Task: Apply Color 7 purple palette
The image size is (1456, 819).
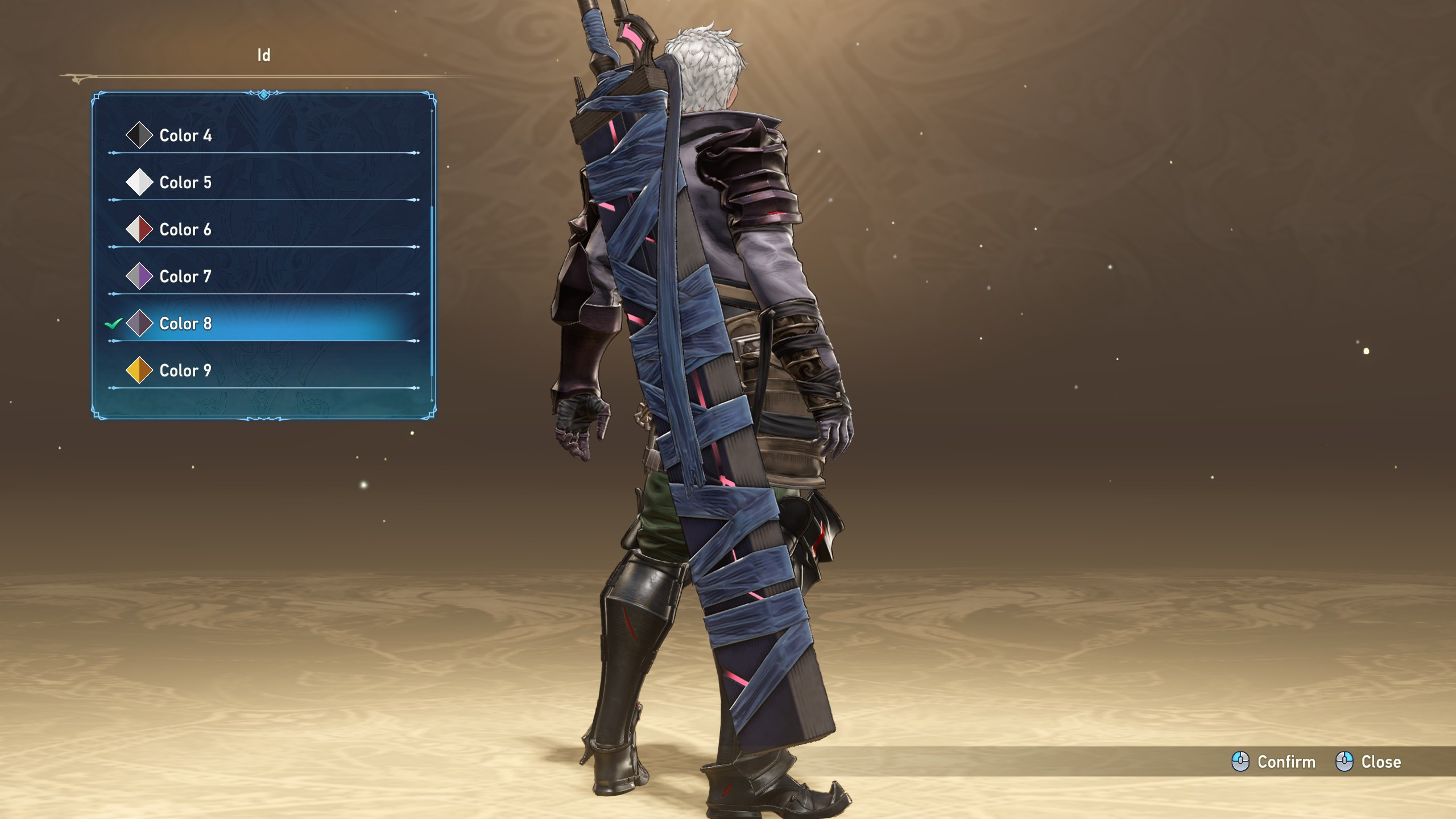Action: point(185,277)
